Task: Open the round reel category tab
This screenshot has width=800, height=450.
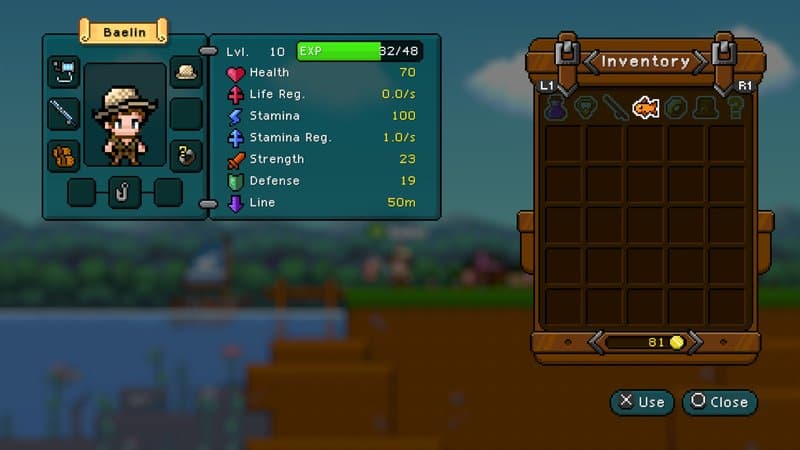Action: pyautogui.click(x=677, y=108)
